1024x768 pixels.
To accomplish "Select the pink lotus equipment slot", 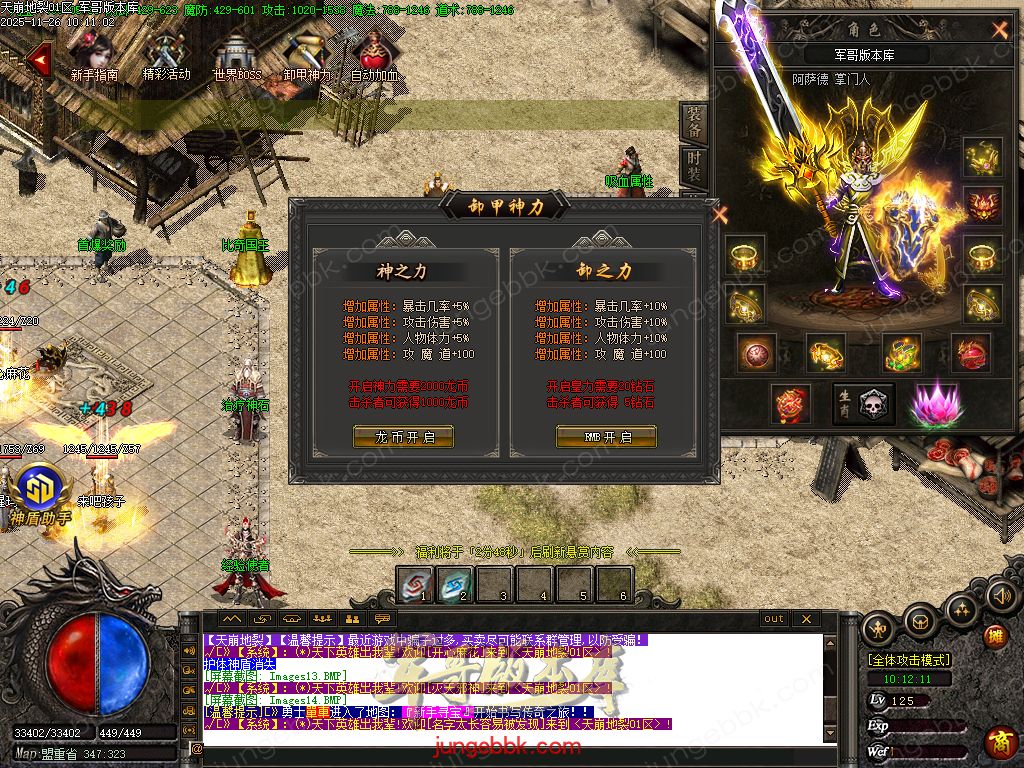I will pos(933,404).
